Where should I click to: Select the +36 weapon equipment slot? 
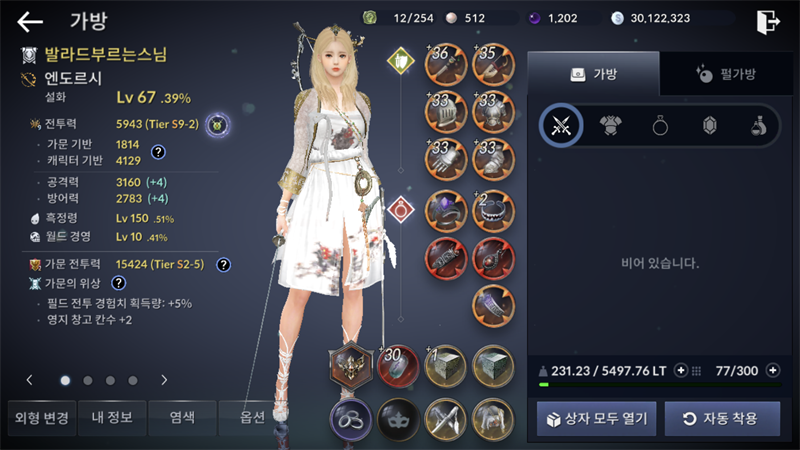pos(445,64)
